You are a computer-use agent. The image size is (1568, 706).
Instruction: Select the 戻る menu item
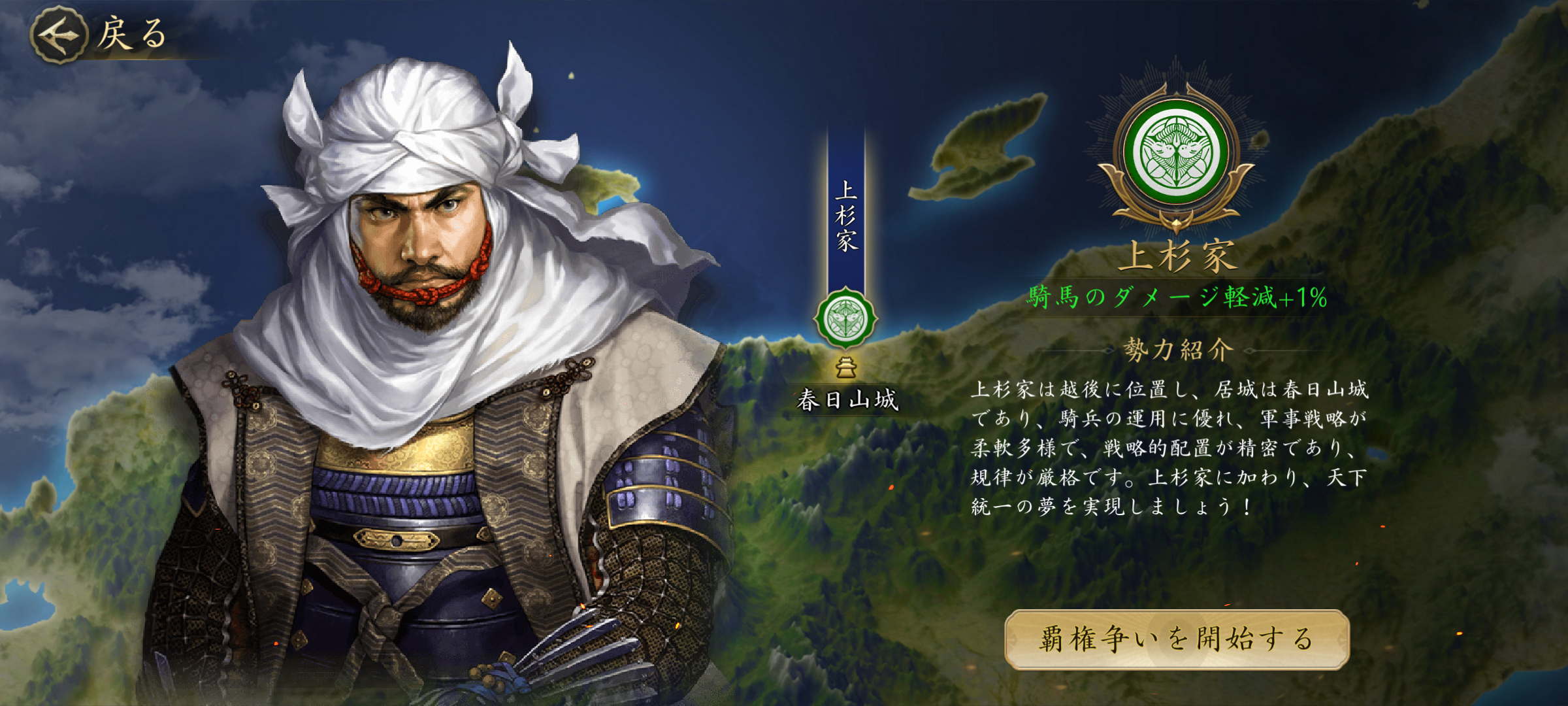click(131, 31)
